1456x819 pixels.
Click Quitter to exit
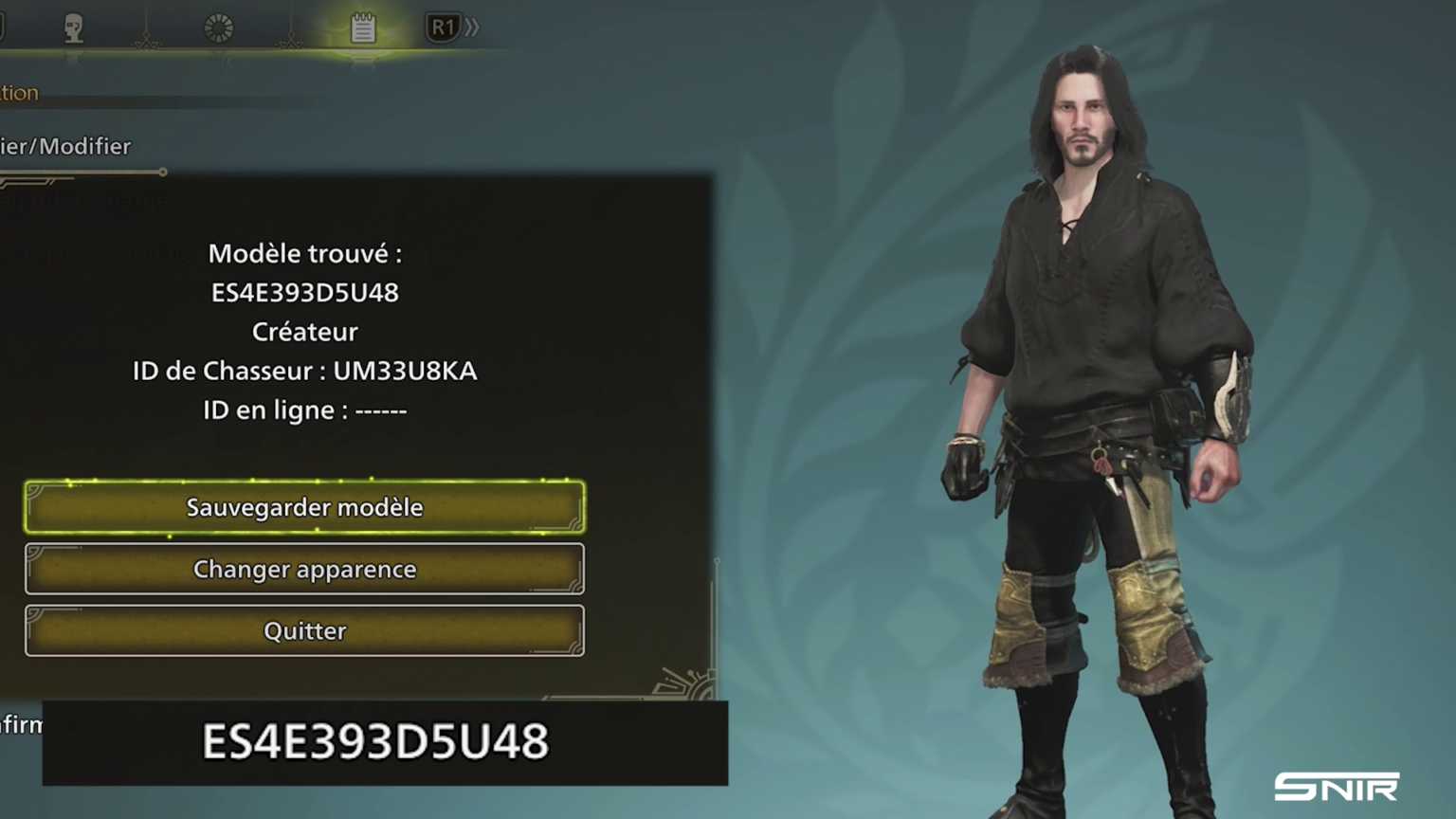click(x=303, y=630)
